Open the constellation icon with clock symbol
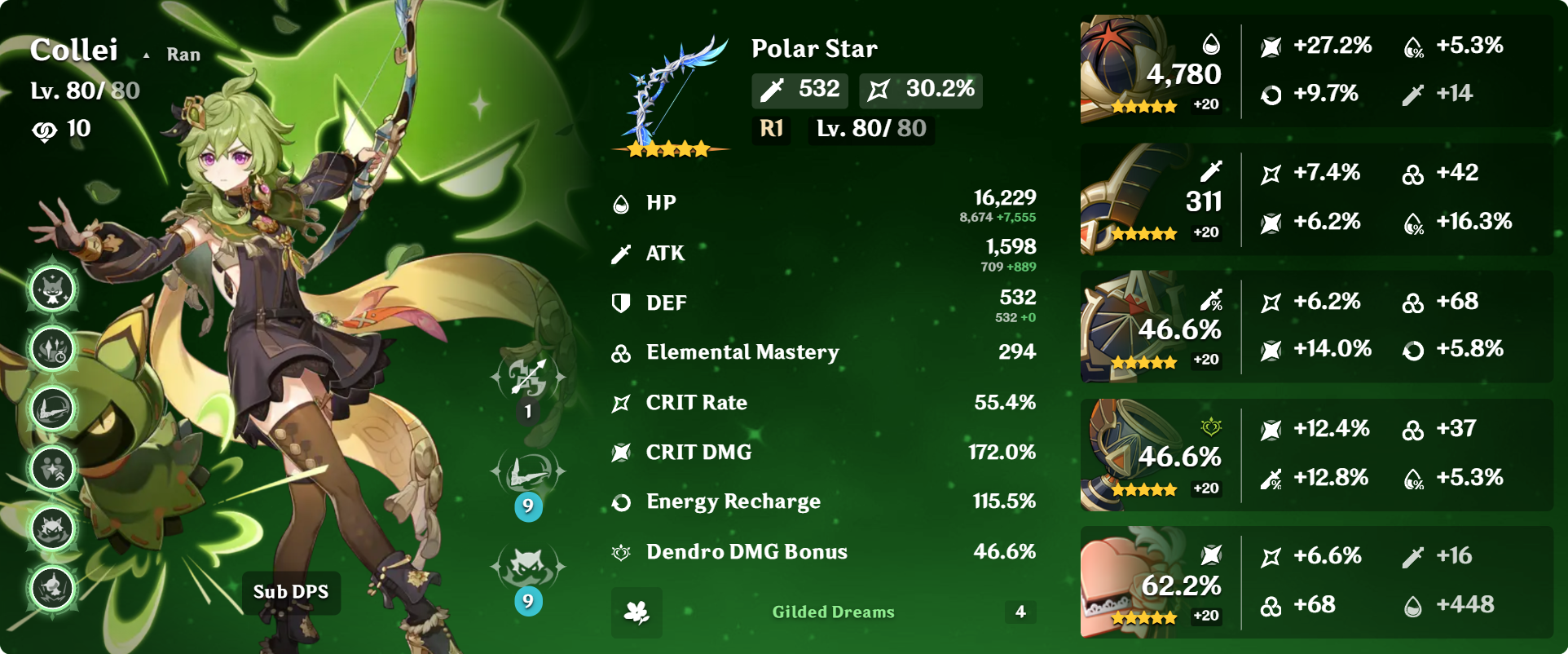 click(x=53, y=349)
